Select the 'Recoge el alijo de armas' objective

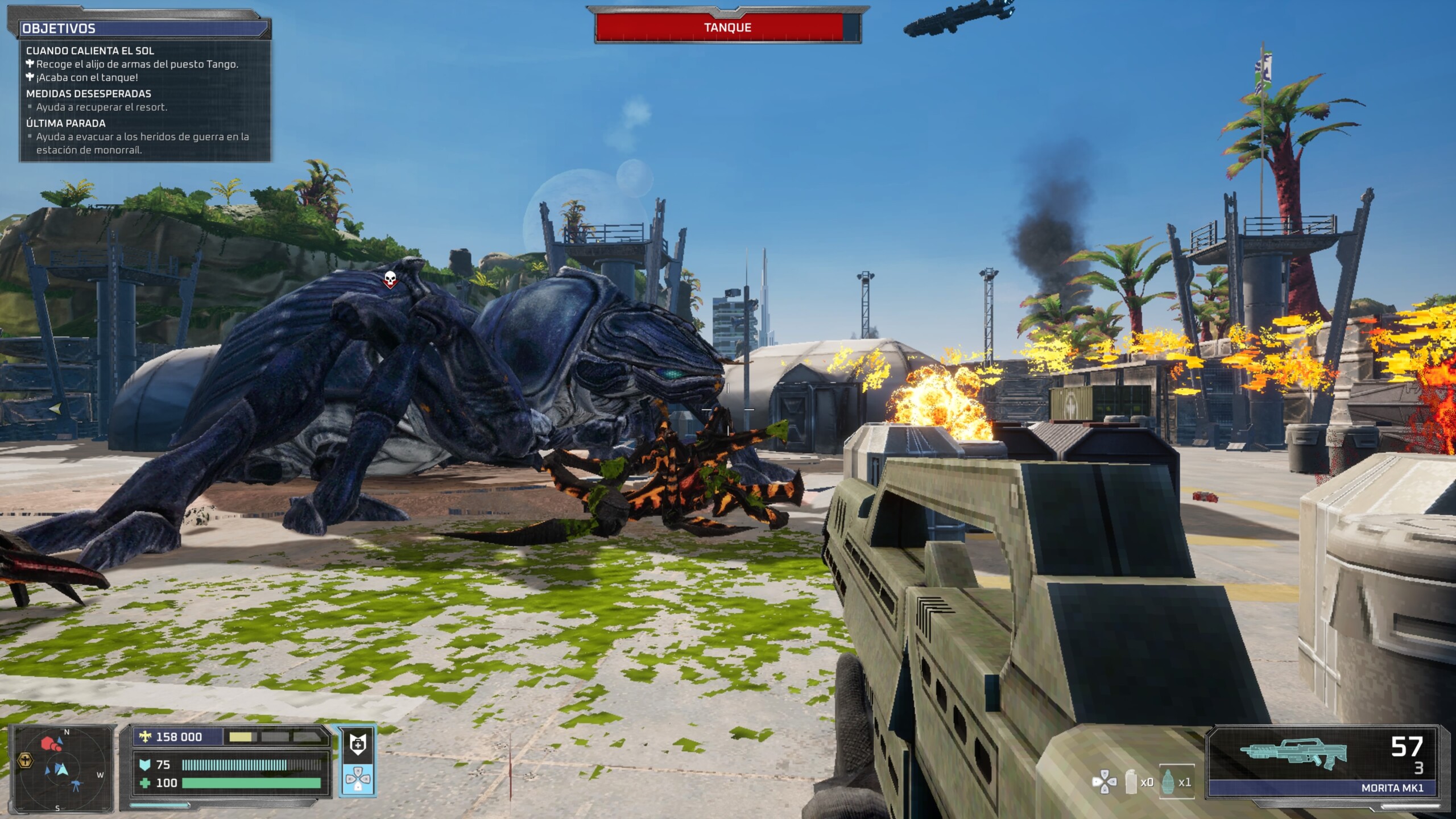137,64
